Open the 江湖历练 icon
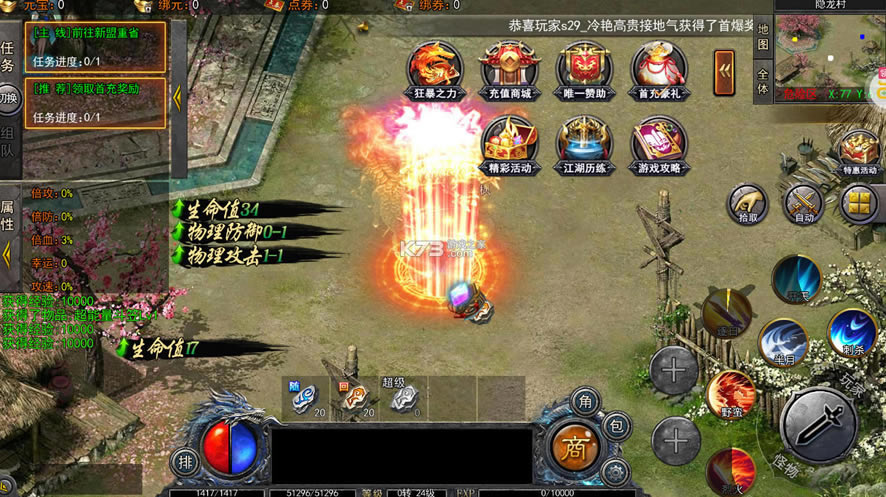This screenshot has height=497, width=886. [585, 143]
